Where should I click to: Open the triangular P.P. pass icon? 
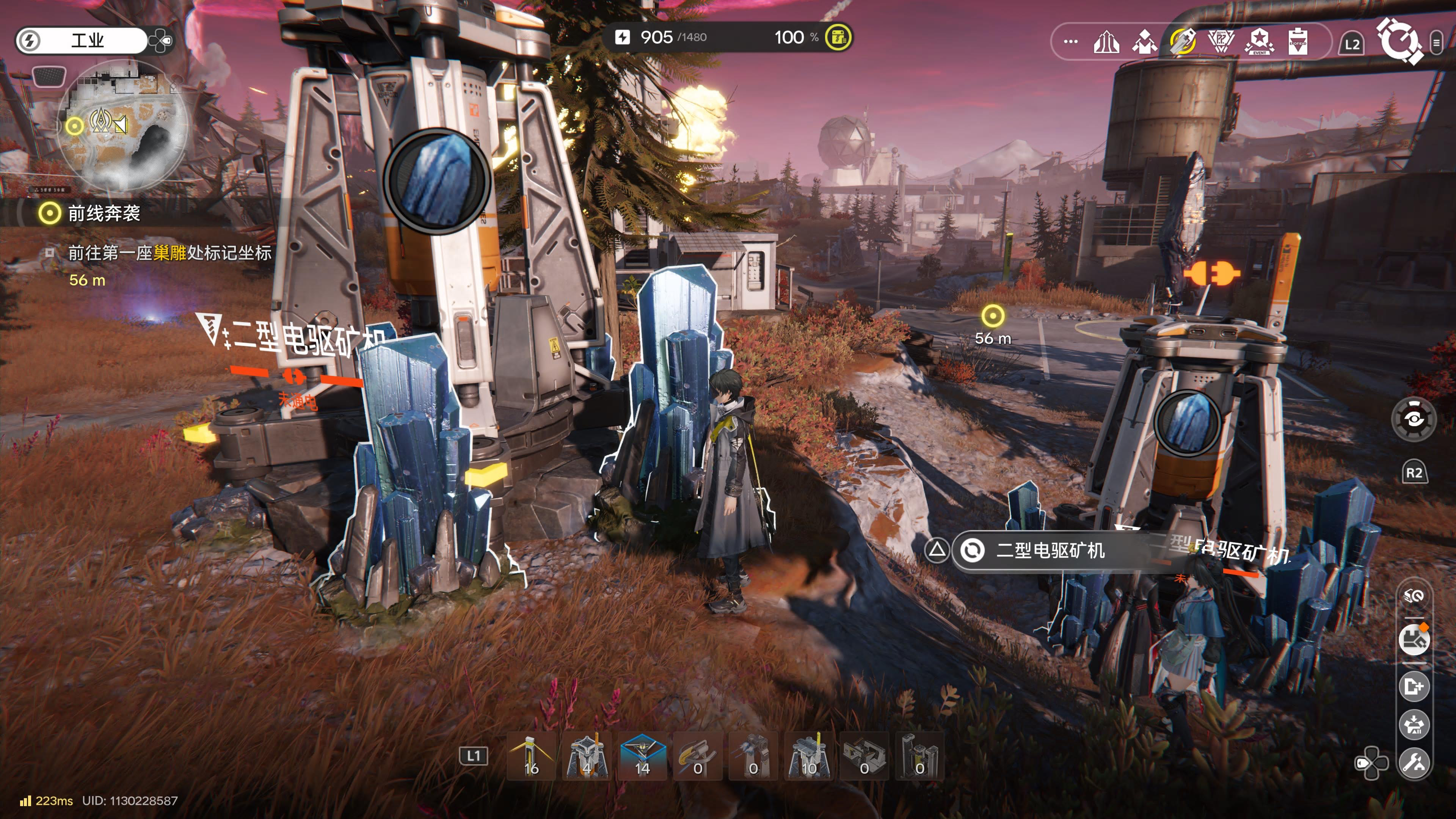tap(1221, 41)
